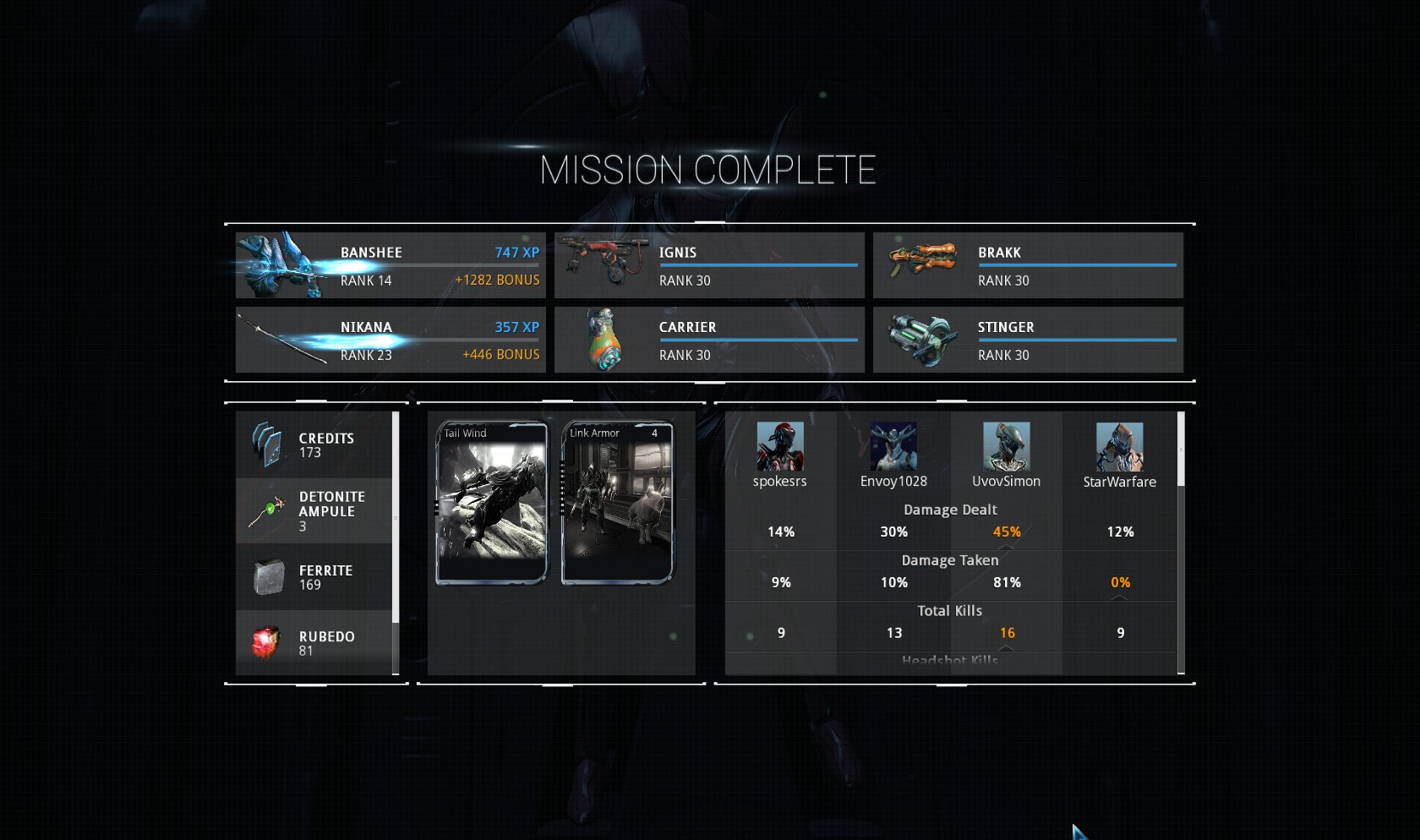Click the Ferrite resource row

[314, 577]
